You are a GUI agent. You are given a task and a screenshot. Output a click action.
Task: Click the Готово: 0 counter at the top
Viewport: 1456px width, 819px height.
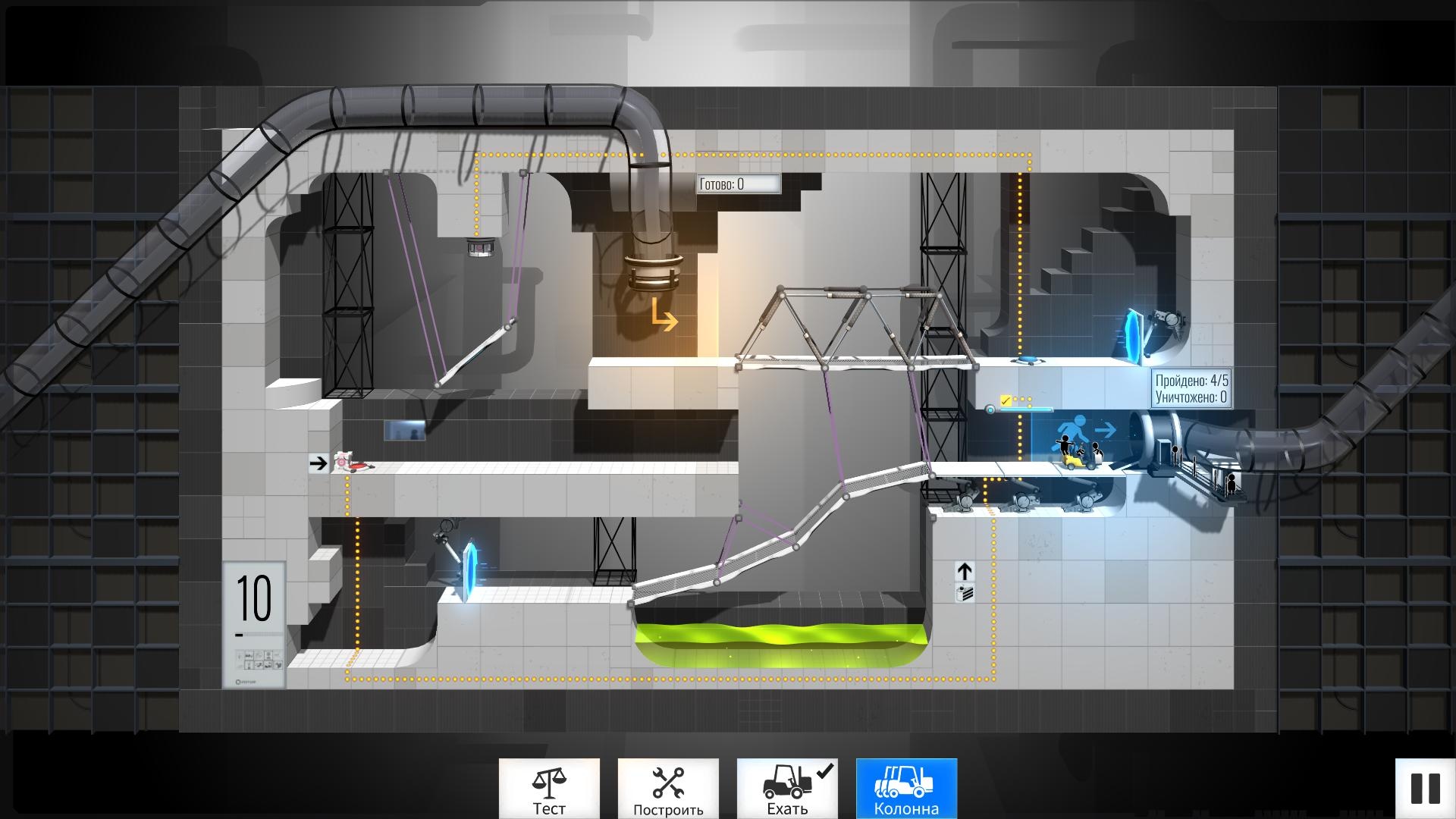pyautogui.click(x=738, y=182)
